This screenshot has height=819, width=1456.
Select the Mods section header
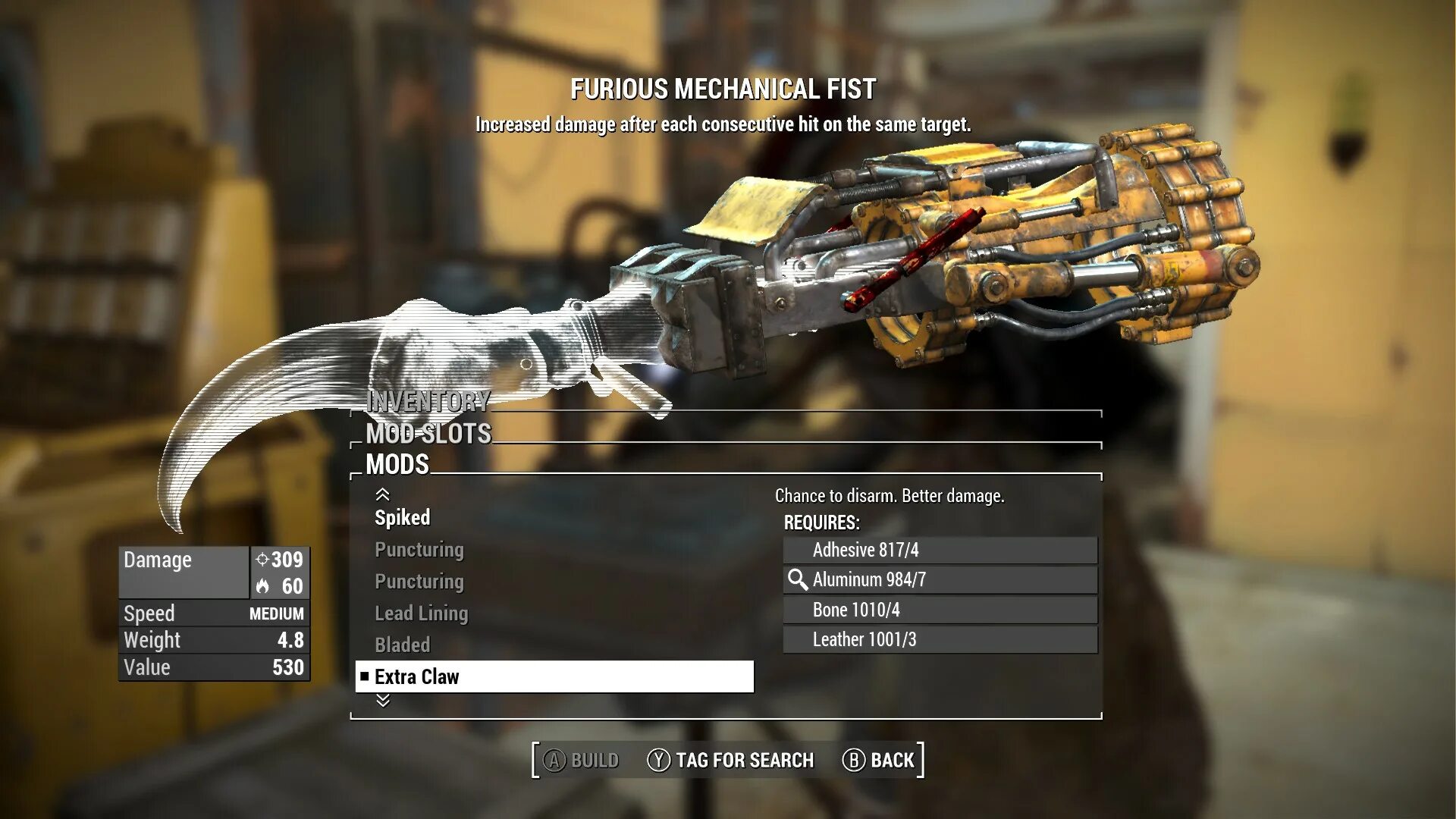pyautogui.click(x=397, y=465)
